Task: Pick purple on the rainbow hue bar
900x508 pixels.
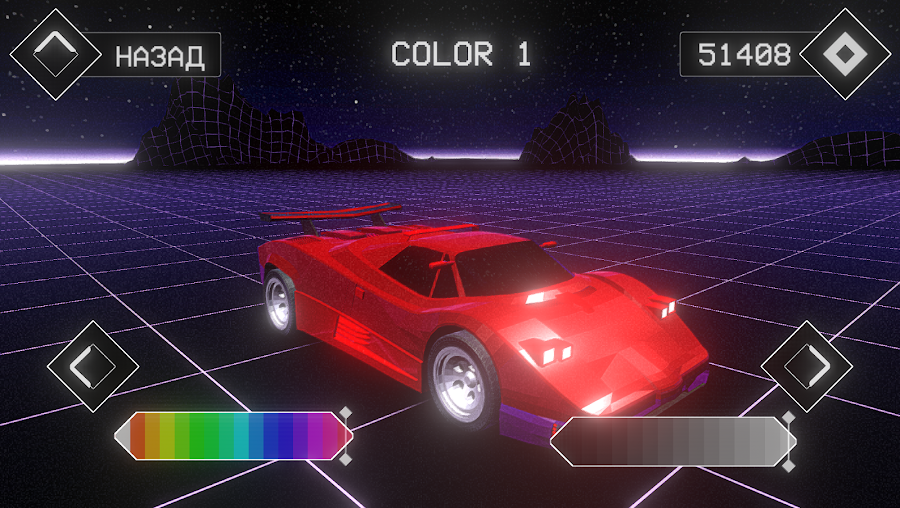Action: coord(316,437)
